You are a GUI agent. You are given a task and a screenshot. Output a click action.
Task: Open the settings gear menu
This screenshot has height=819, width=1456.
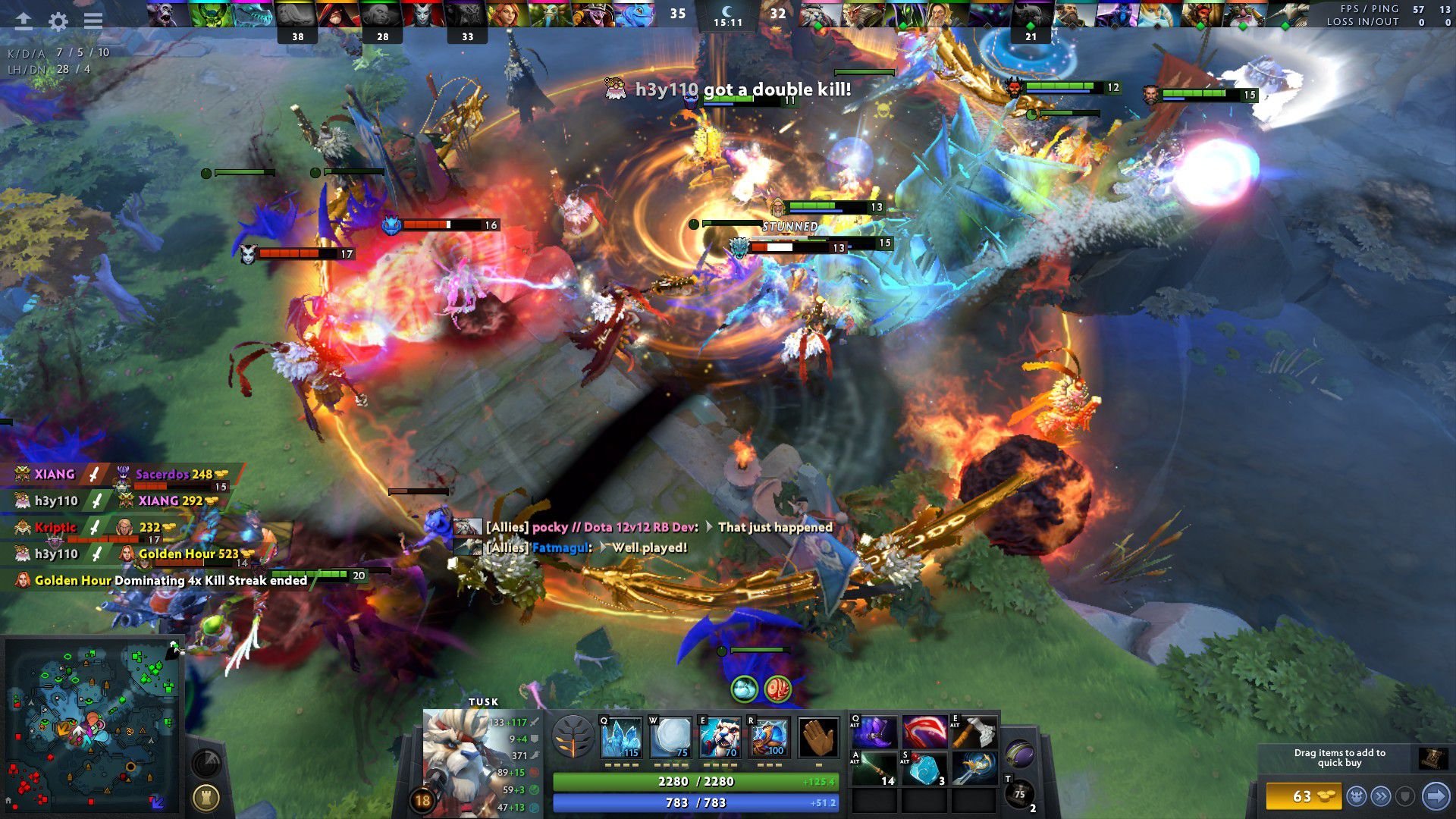click(x=58, y=20)
